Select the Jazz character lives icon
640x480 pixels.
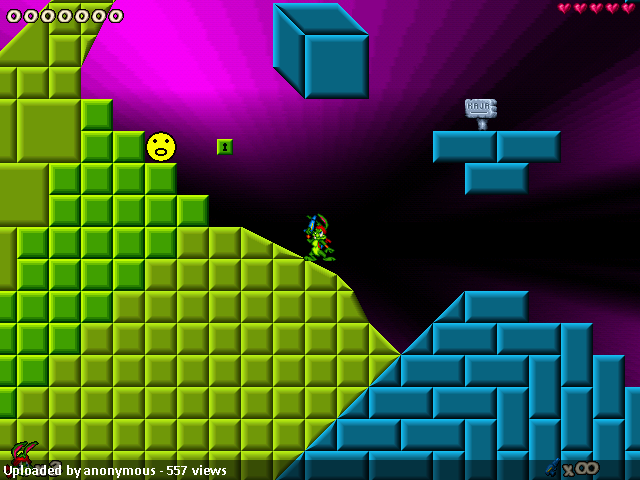[x=24, y=452]
